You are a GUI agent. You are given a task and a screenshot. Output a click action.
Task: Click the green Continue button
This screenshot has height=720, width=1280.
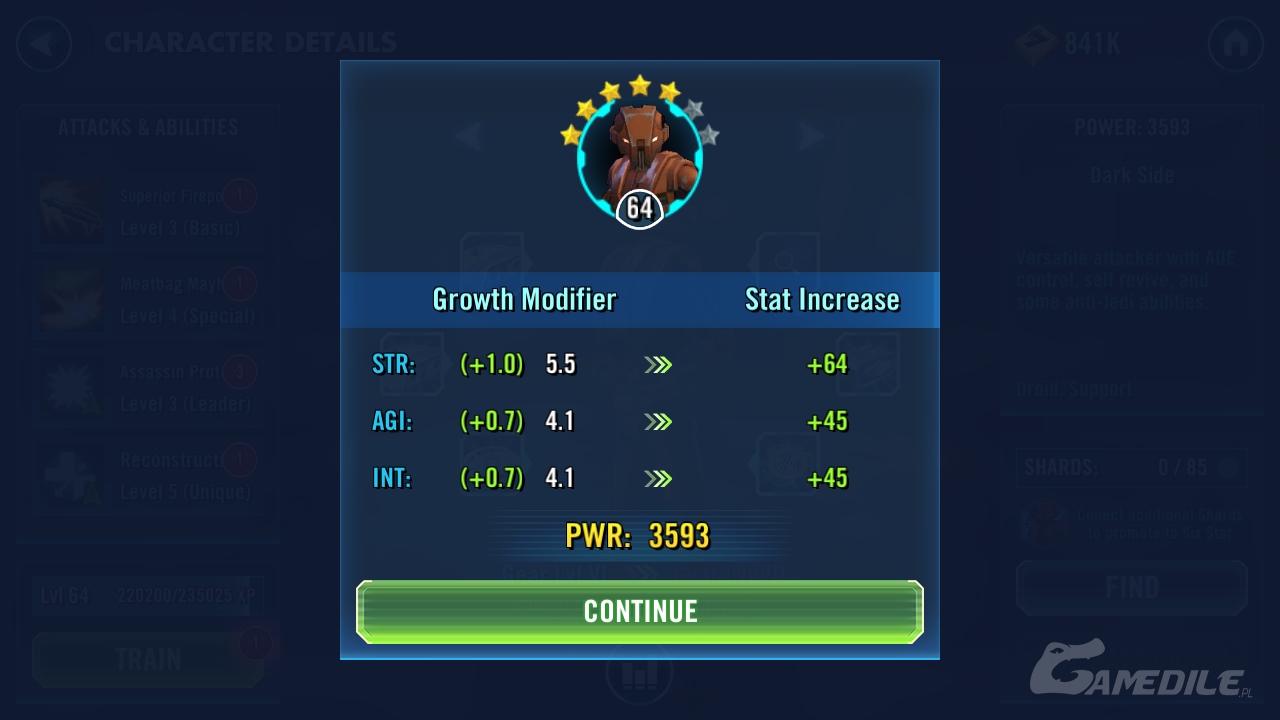click(640, 611)
